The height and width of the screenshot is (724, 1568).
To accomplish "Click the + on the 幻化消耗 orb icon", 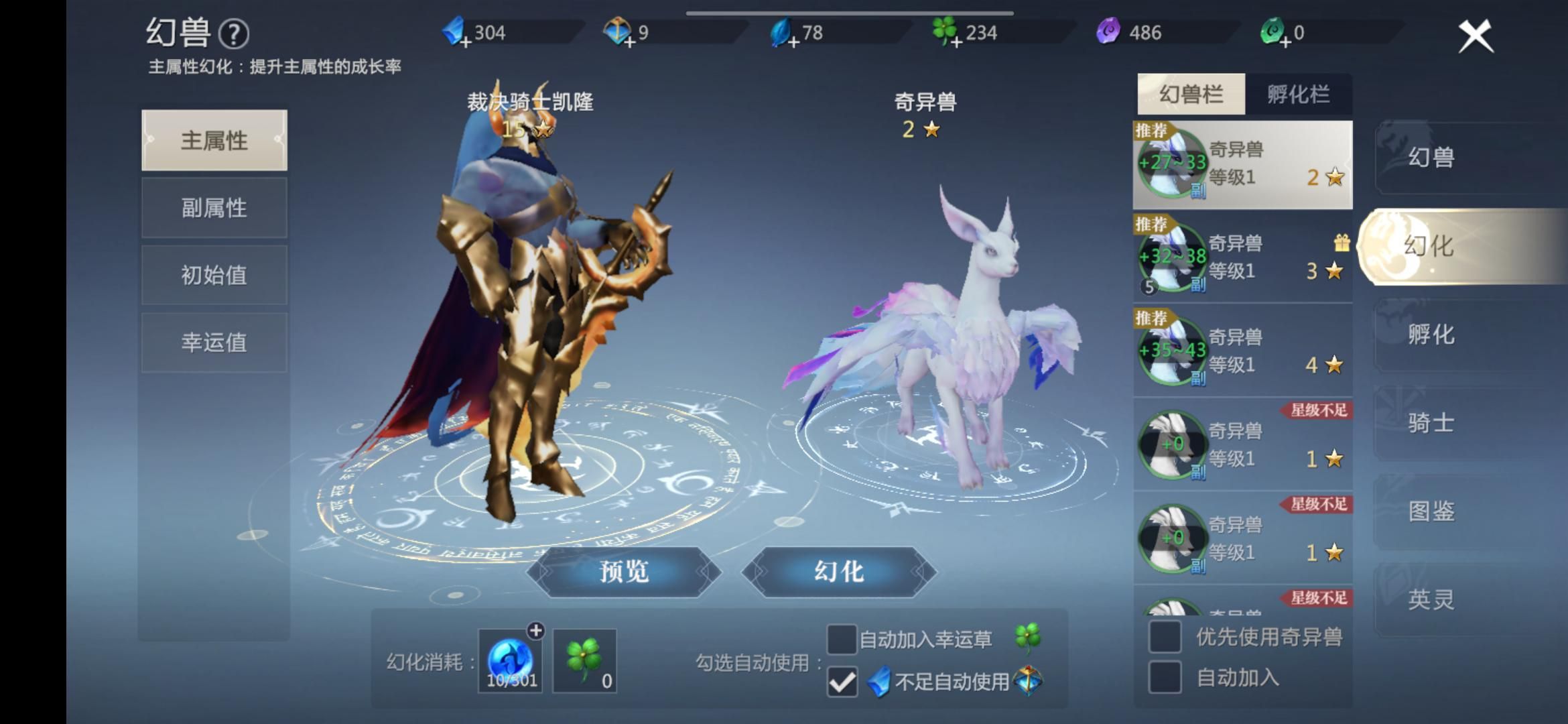I will pos(535,629).
